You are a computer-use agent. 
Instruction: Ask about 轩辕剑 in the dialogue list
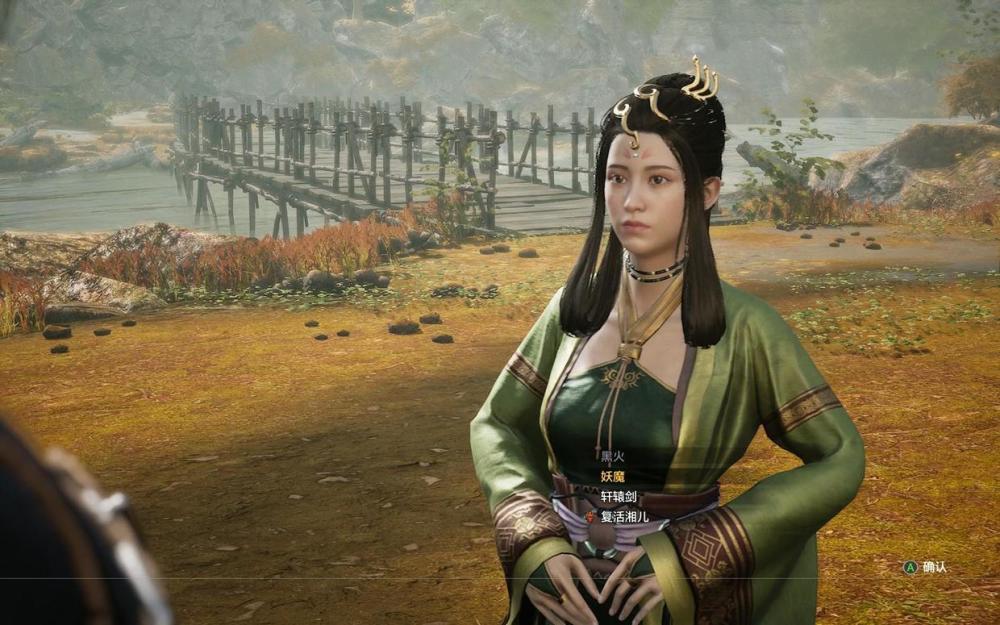618,496
